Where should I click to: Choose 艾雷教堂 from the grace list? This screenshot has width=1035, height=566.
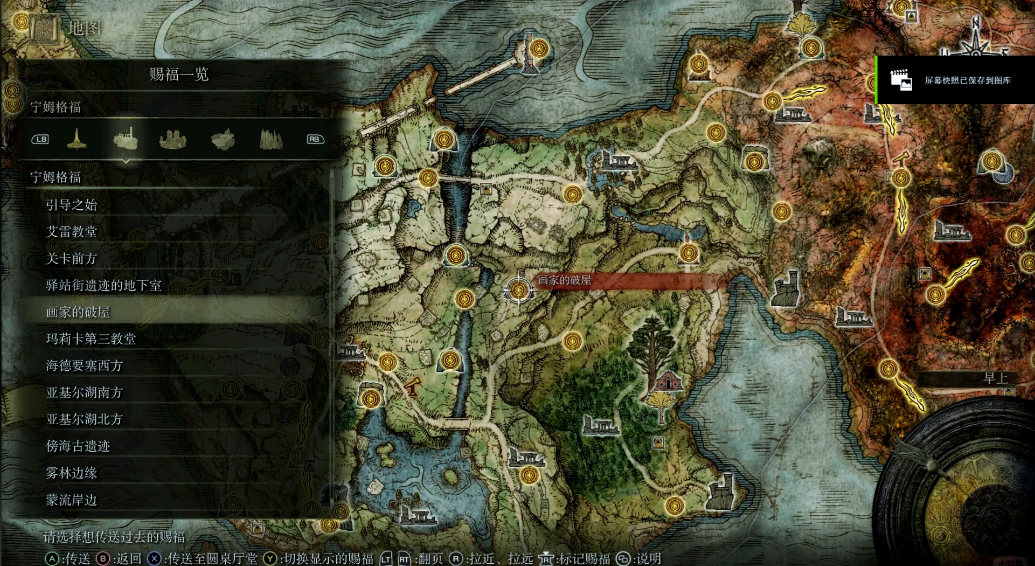(72, 232)
